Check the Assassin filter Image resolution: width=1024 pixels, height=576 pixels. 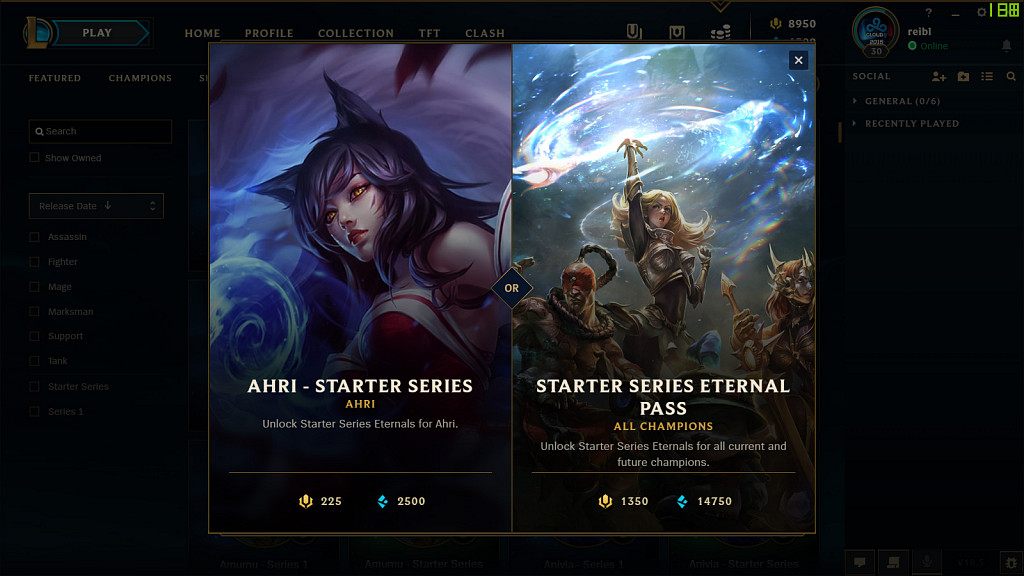(35, 237)
